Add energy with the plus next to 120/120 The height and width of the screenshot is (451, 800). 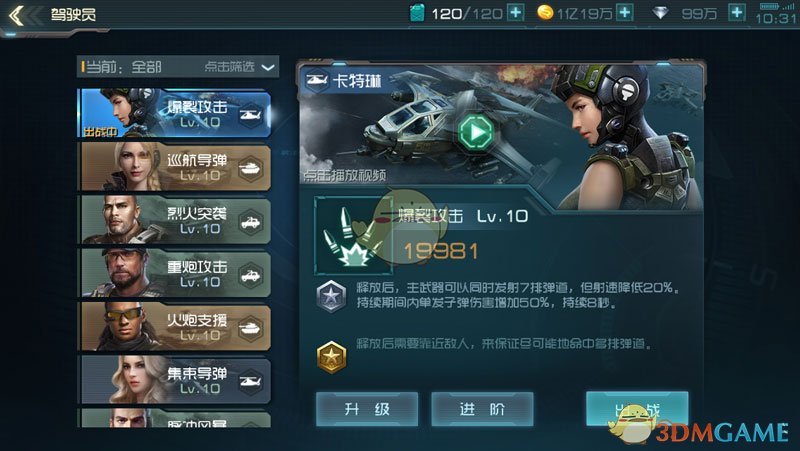click(x=515, y=13)
